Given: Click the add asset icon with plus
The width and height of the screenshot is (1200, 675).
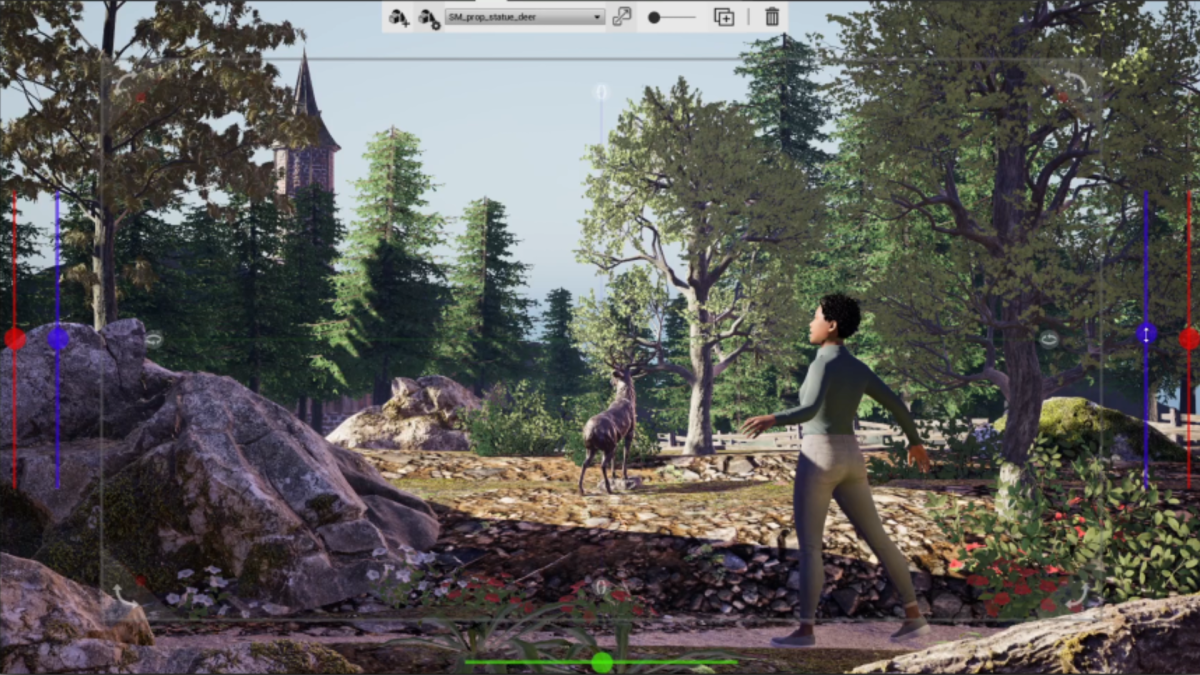Looking at the screenshot, I should tap(399, 17).
